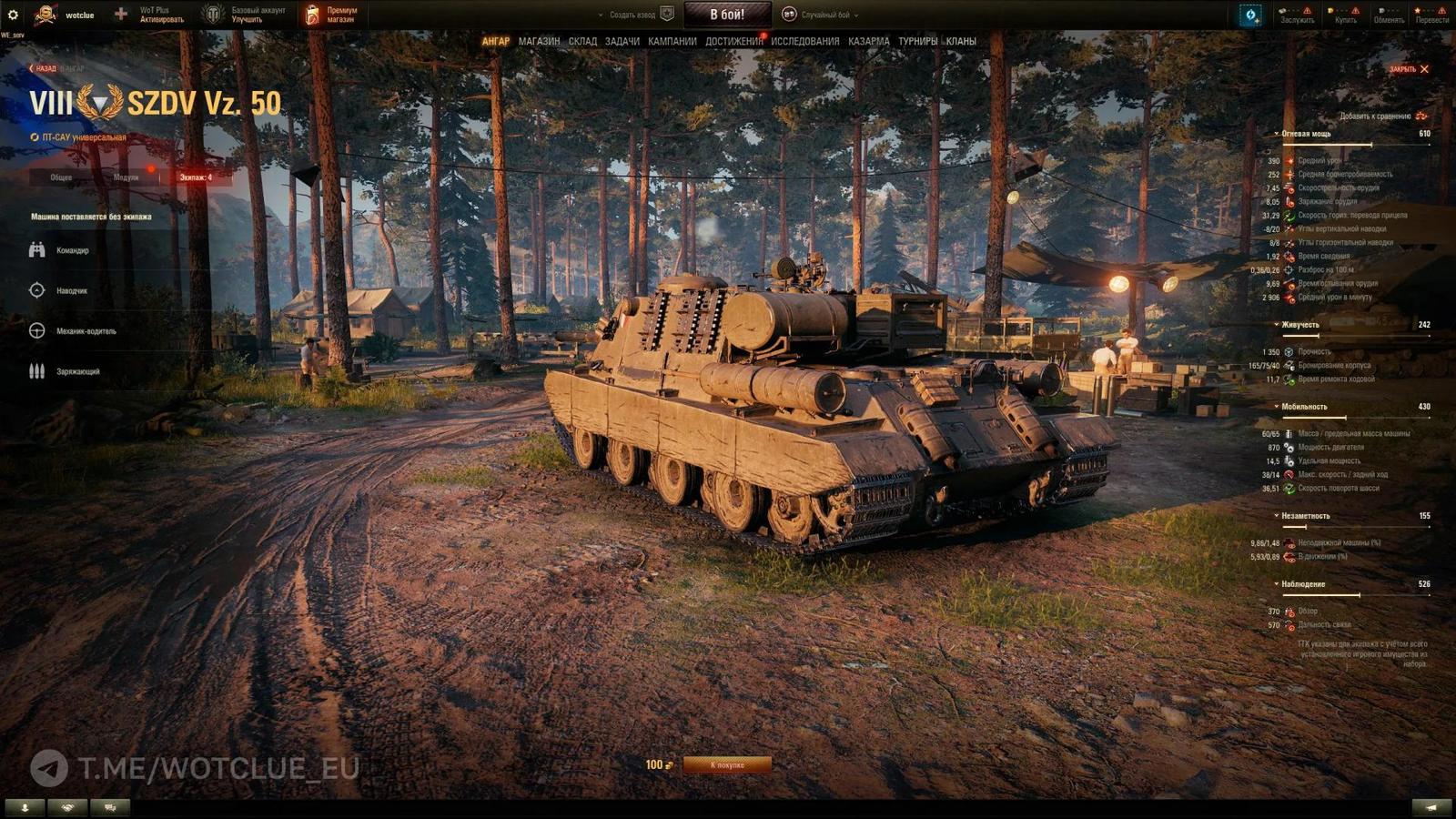Open the Случайный бой battle type dropdown
The image size is (1456, 819).
click(828, 15)
